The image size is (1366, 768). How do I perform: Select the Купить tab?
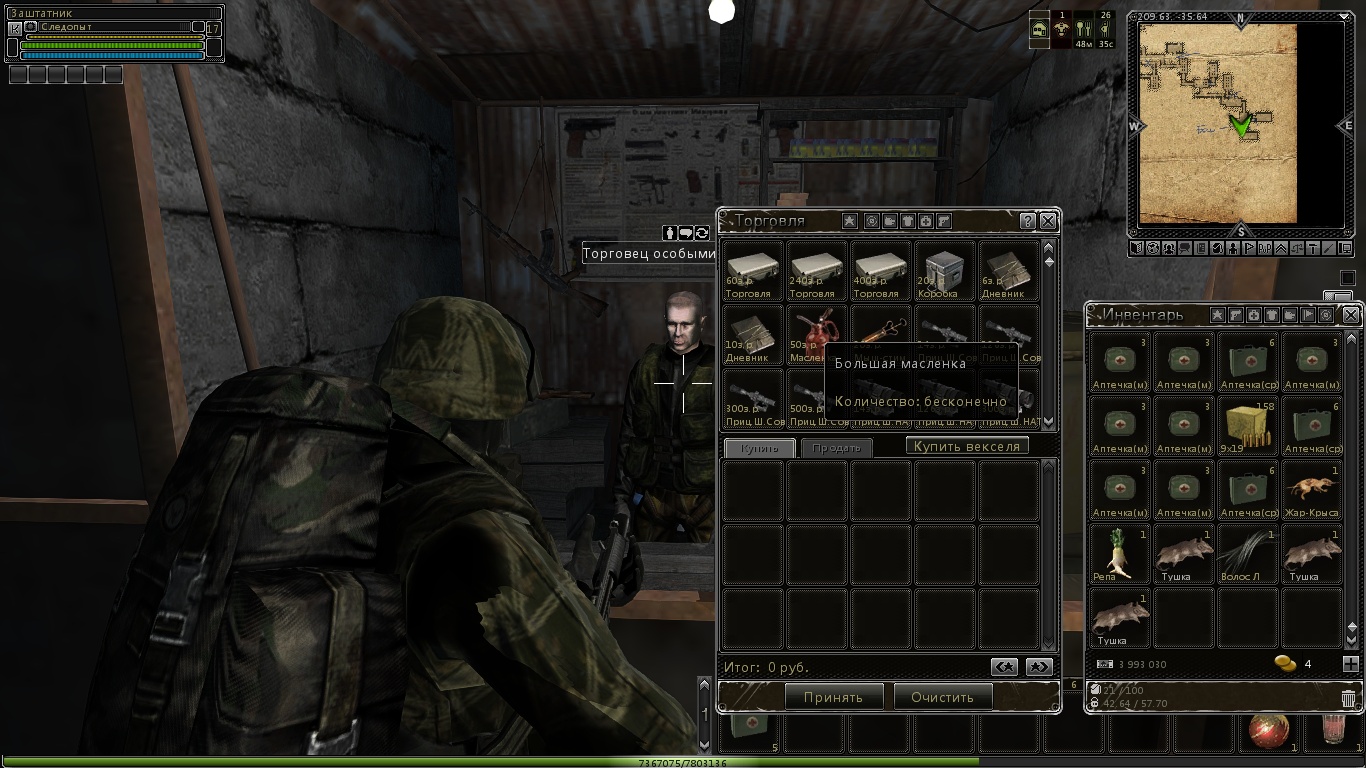click(759, 448)
